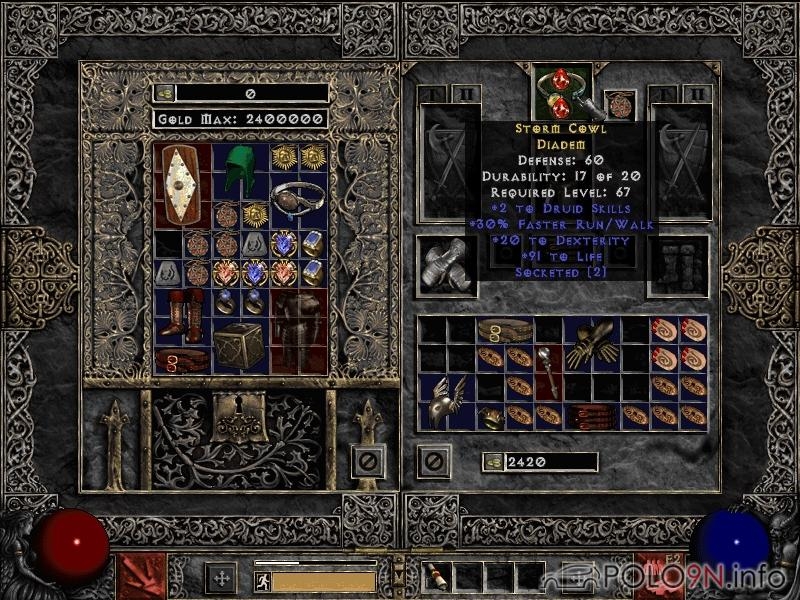Select the equipped amulet slot
Viewport: 800px width, 600px height.
[x=620, y=105]
